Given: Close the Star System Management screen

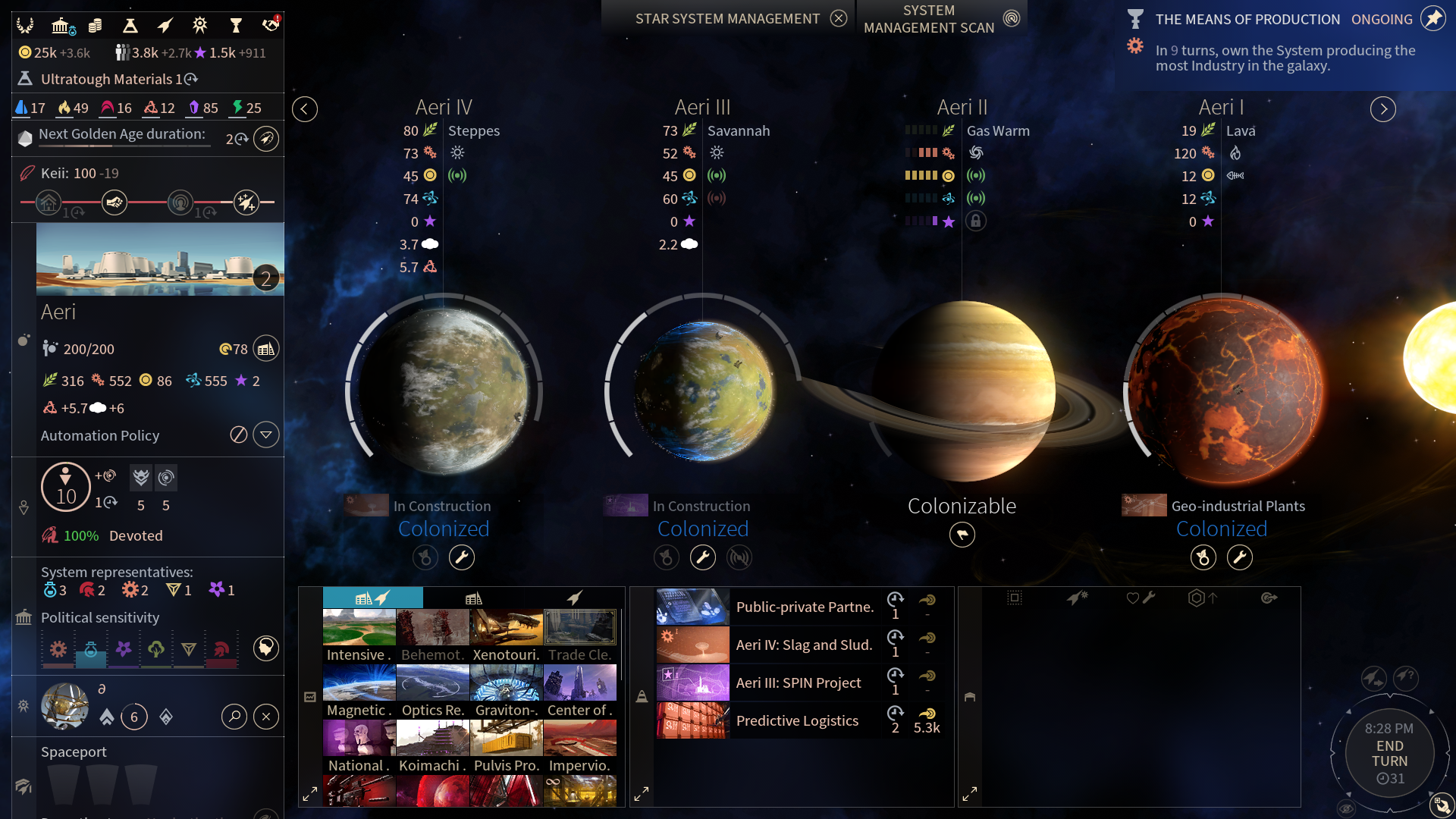Looking at the screenshot, I should (838, 18).
